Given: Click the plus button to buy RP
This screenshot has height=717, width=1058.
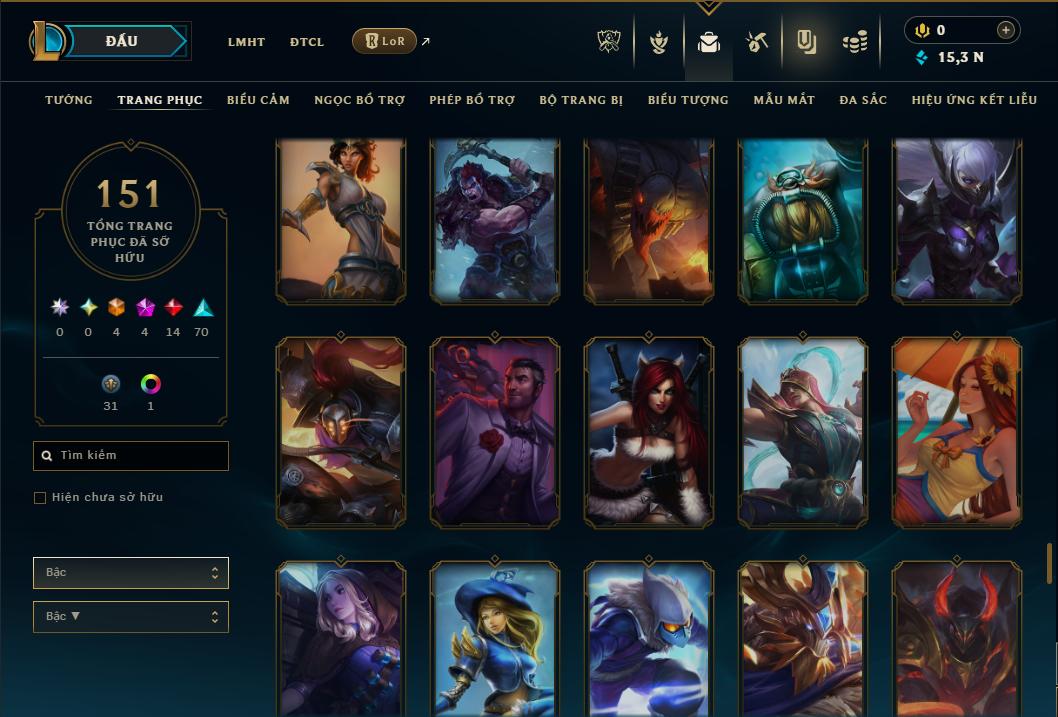Looking at the screenshot, I should click(x=1006, y=31).
